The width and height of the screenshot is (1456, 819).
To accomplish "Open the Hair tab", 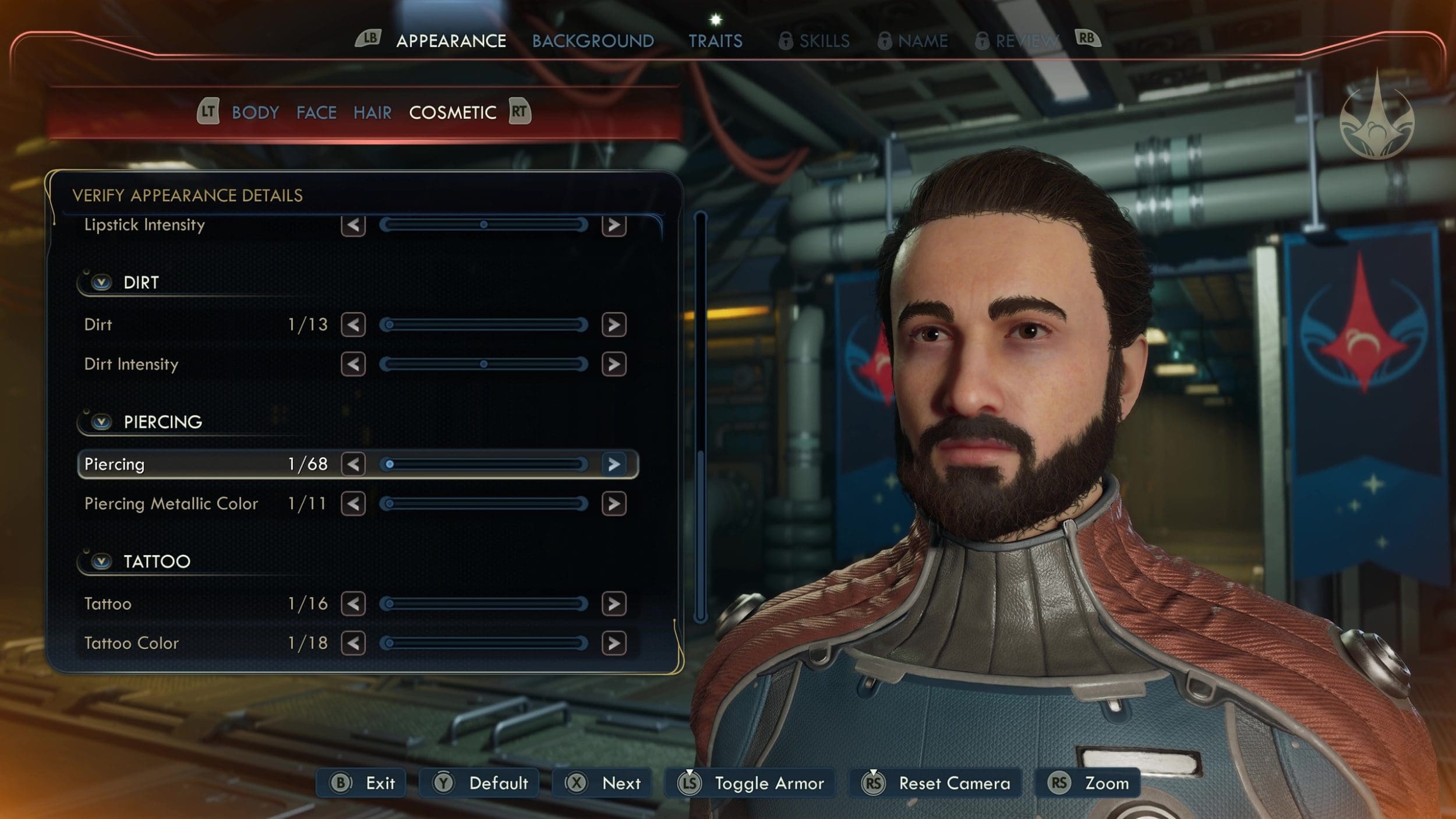I will point(372,112).
